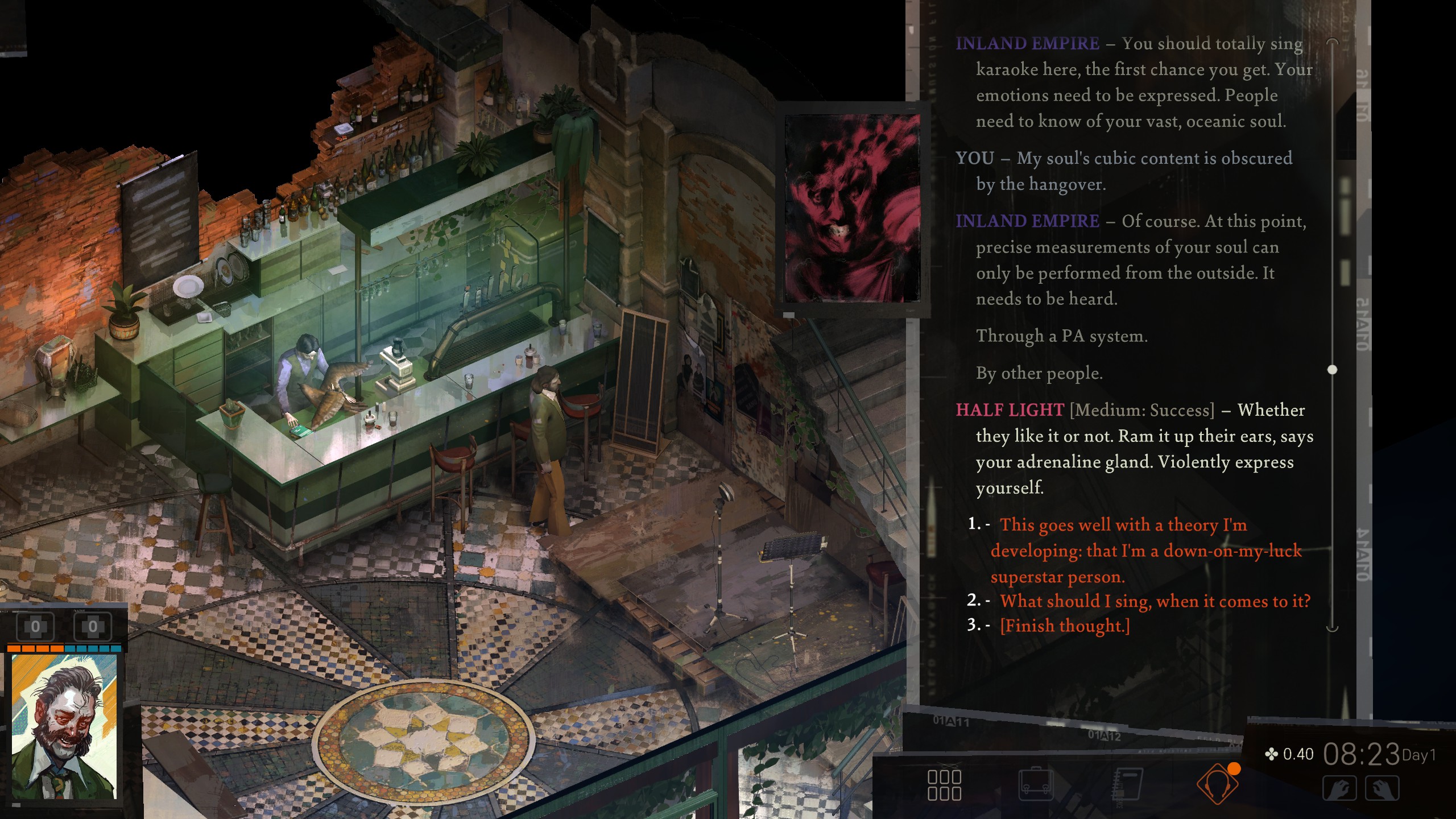Screen dimensions: 1456x819
Task: Click the right hand item slot
Action: [x=1382, y=789]
